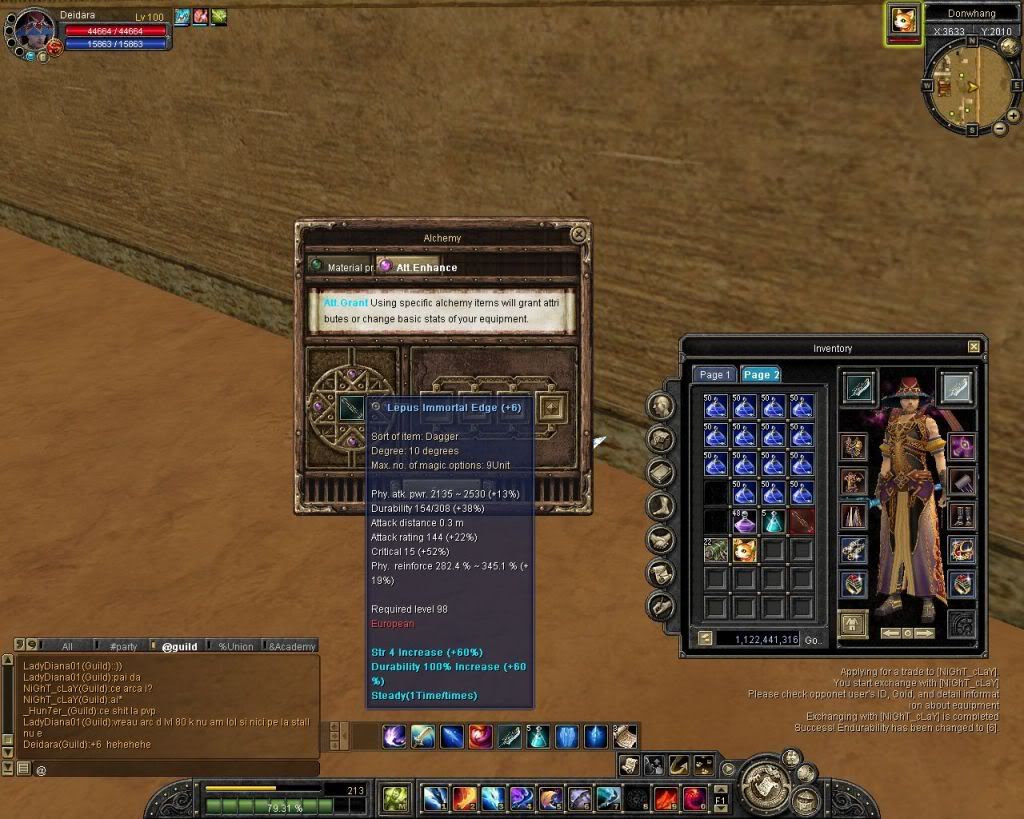The height and width of the screenshot is (819, 1024).
Task: Select the green scroll stack of 22
Action: pos(715,549)
